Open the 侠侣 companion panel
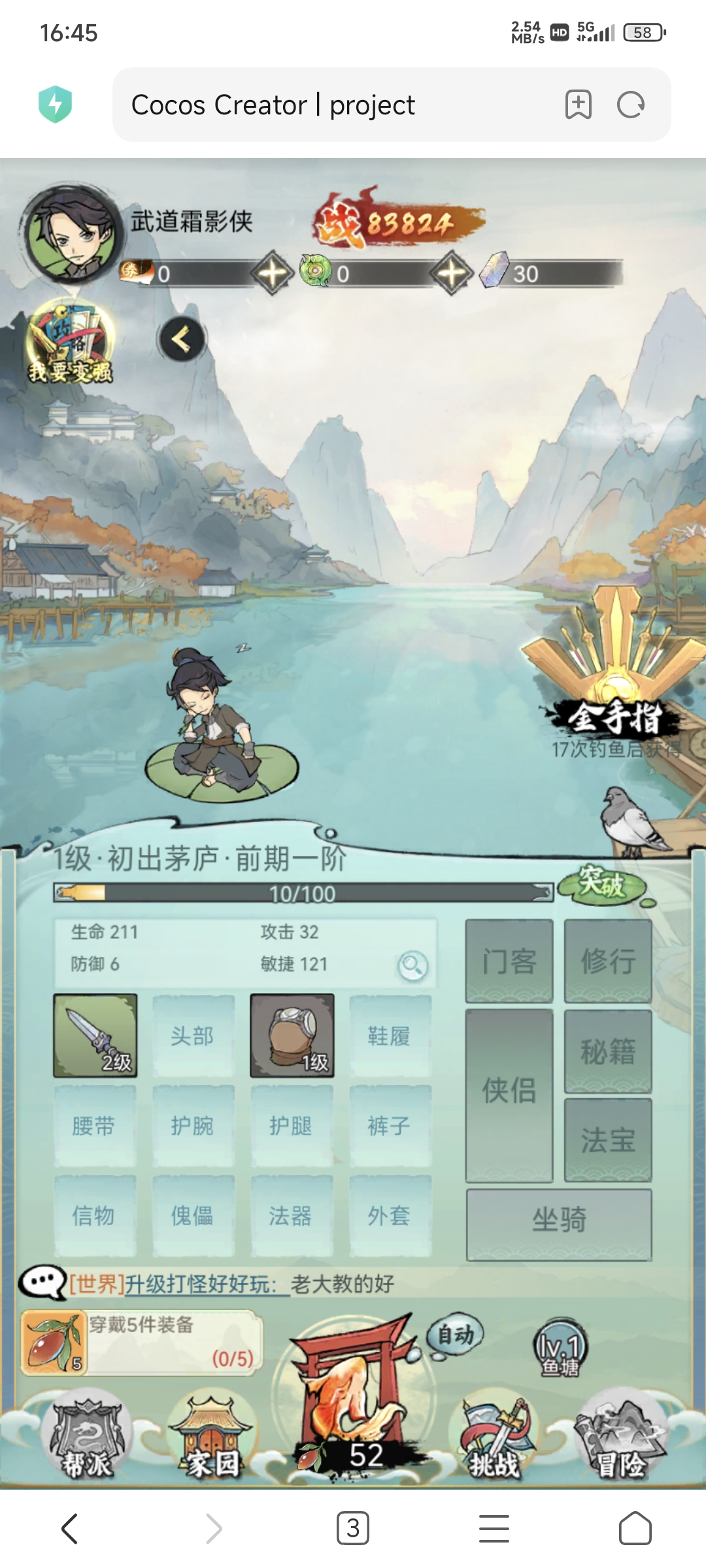Screen dimensions: 706x1568 point(509,1095)
